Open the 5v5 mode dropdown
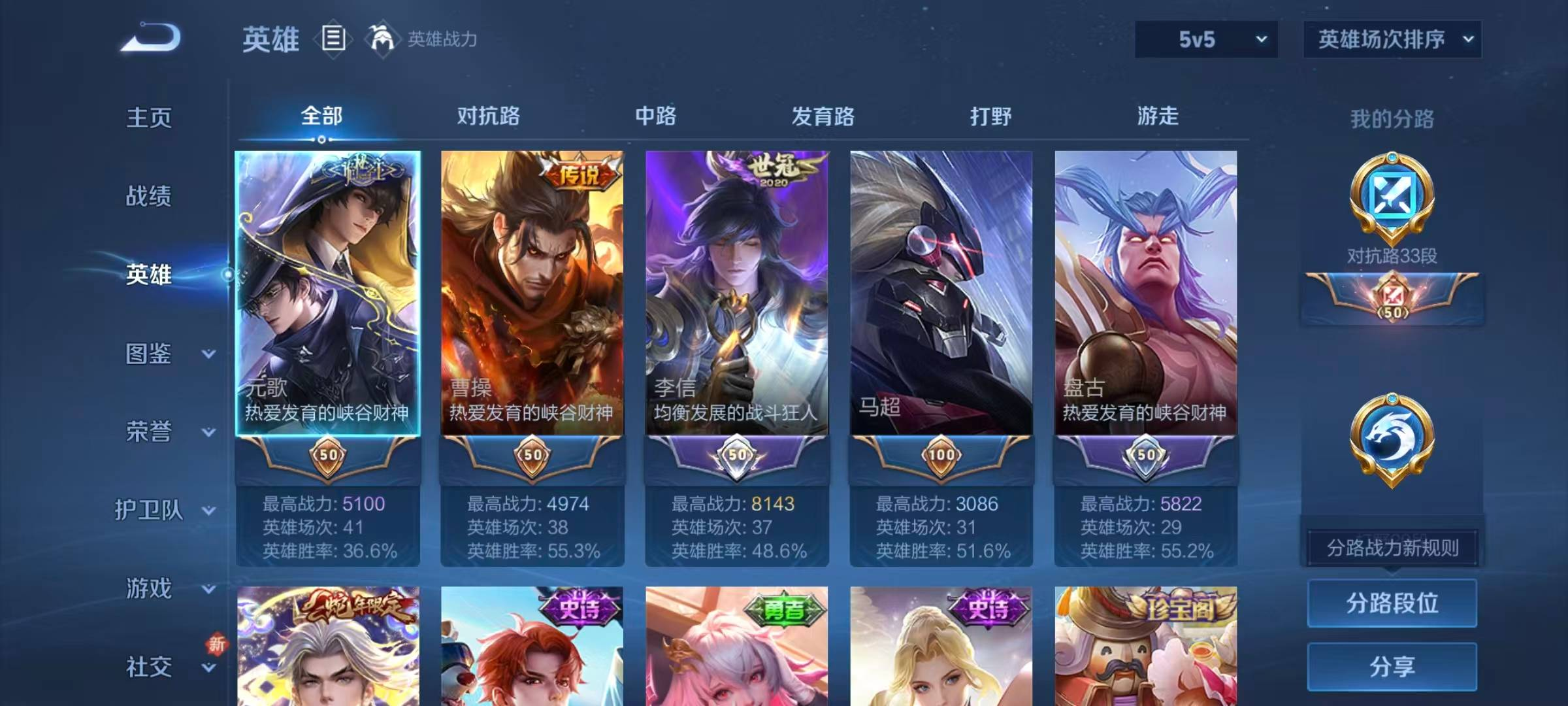 (1205, 39)
